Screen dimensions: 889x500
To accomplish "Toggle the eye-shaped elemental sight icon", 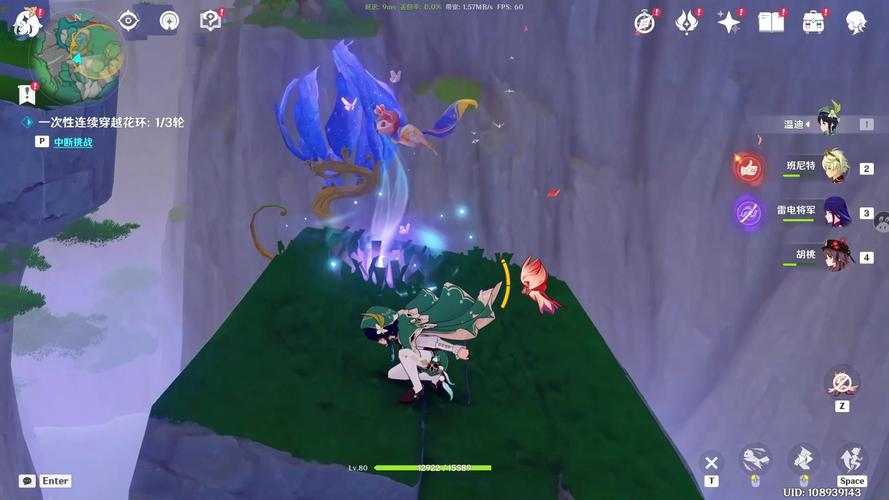I will click(x=128, y=20).
